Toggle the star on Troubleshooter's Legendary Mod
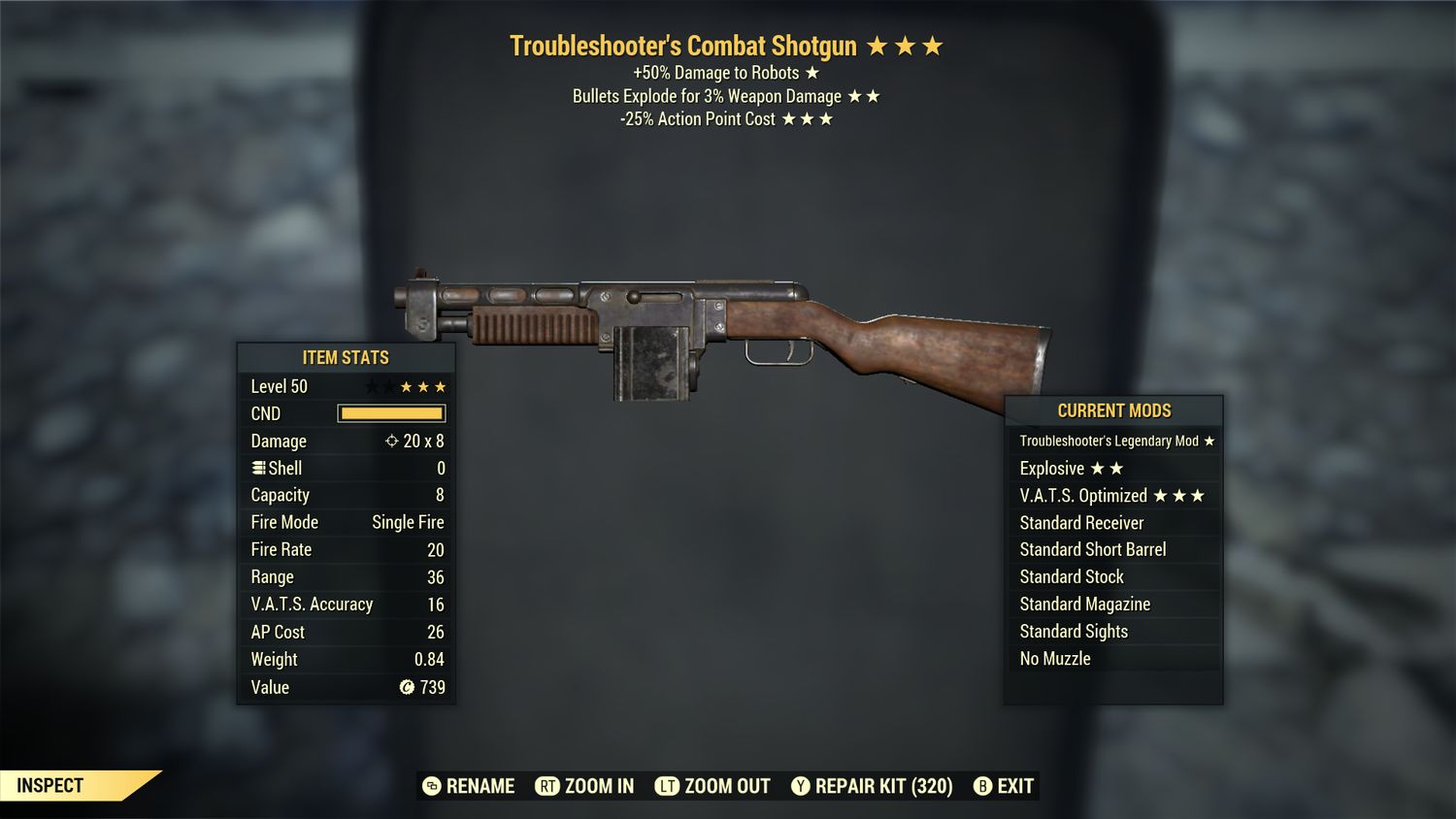 [1208, 441]
